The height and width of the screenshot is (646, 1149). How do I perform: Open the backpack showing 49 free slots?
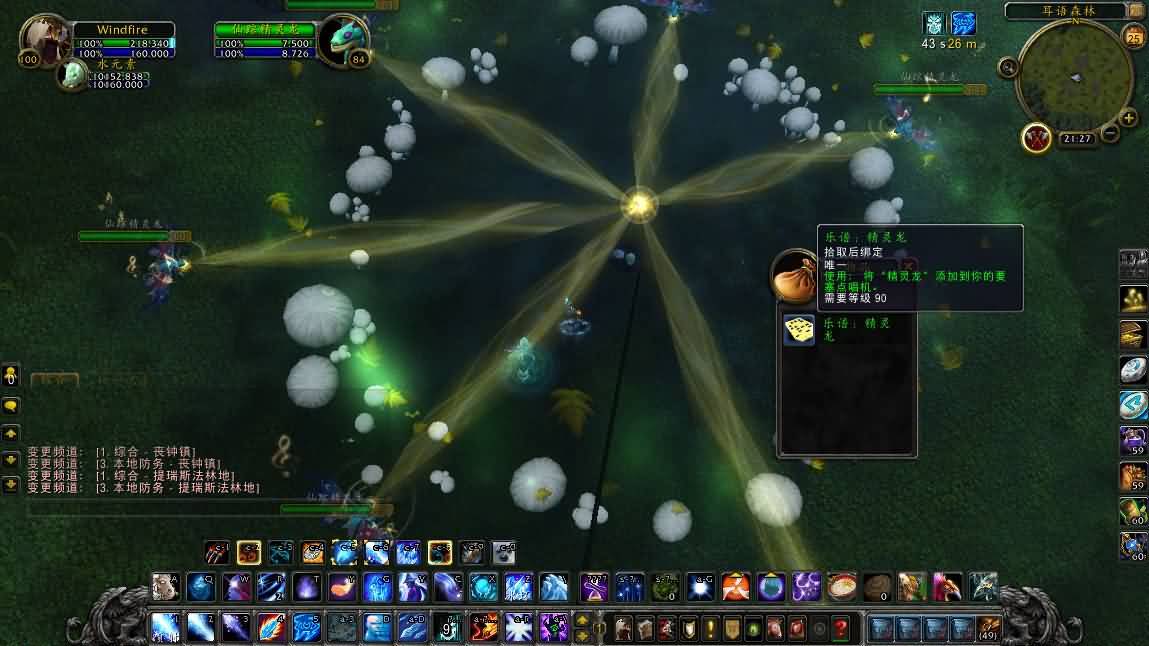coord(987,628)
